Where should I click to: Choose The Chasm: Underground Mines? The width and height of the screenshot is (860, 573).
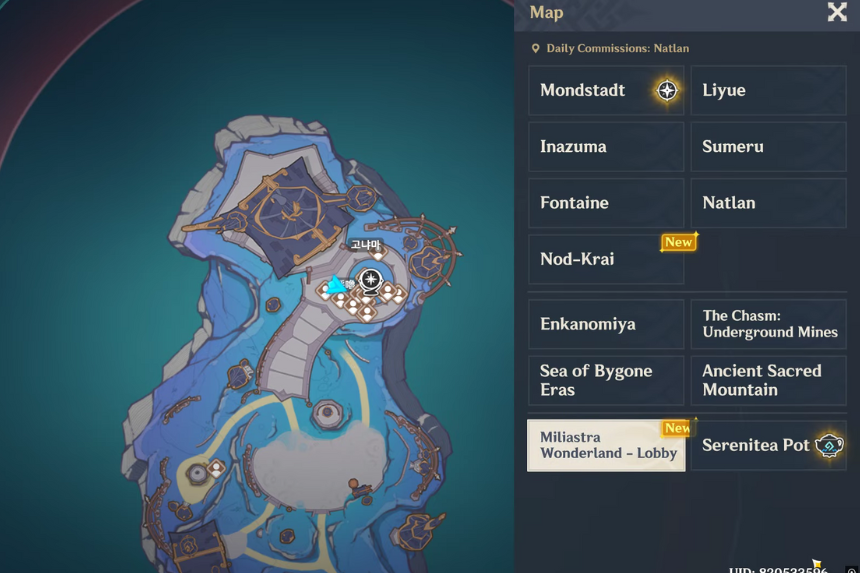(x=768, y=324)
